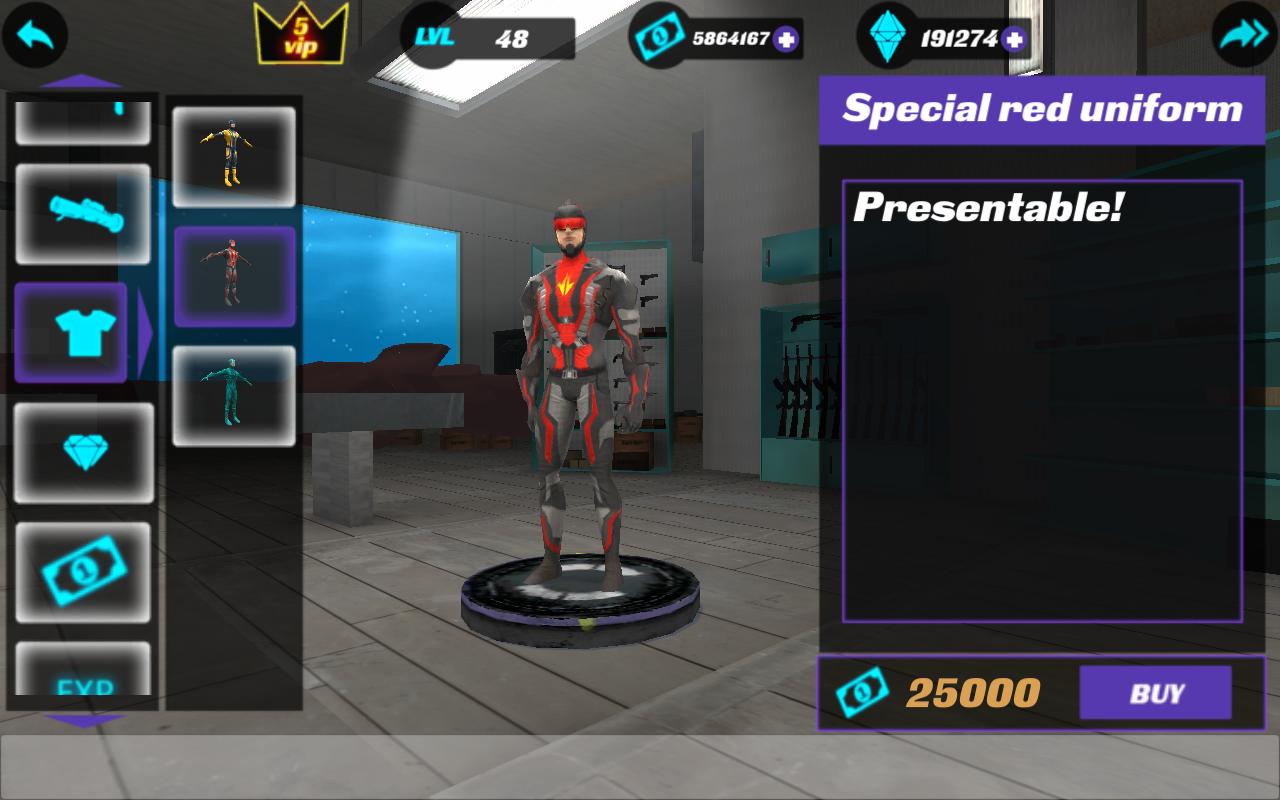
Task: Go back using the back arrow
Action: tap(34, 35)
